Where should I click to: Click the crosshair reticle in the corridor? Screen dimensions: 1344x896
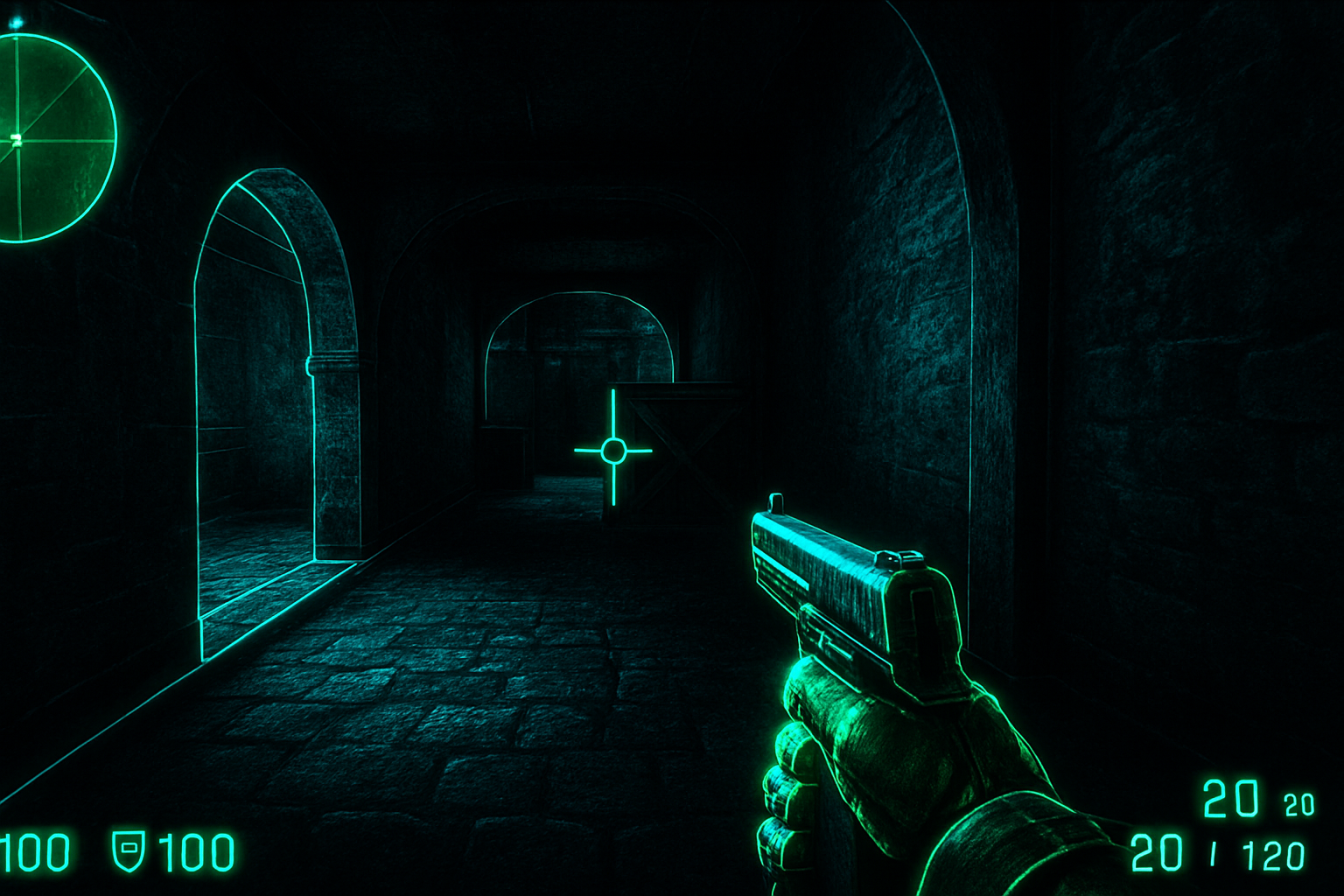612,451
